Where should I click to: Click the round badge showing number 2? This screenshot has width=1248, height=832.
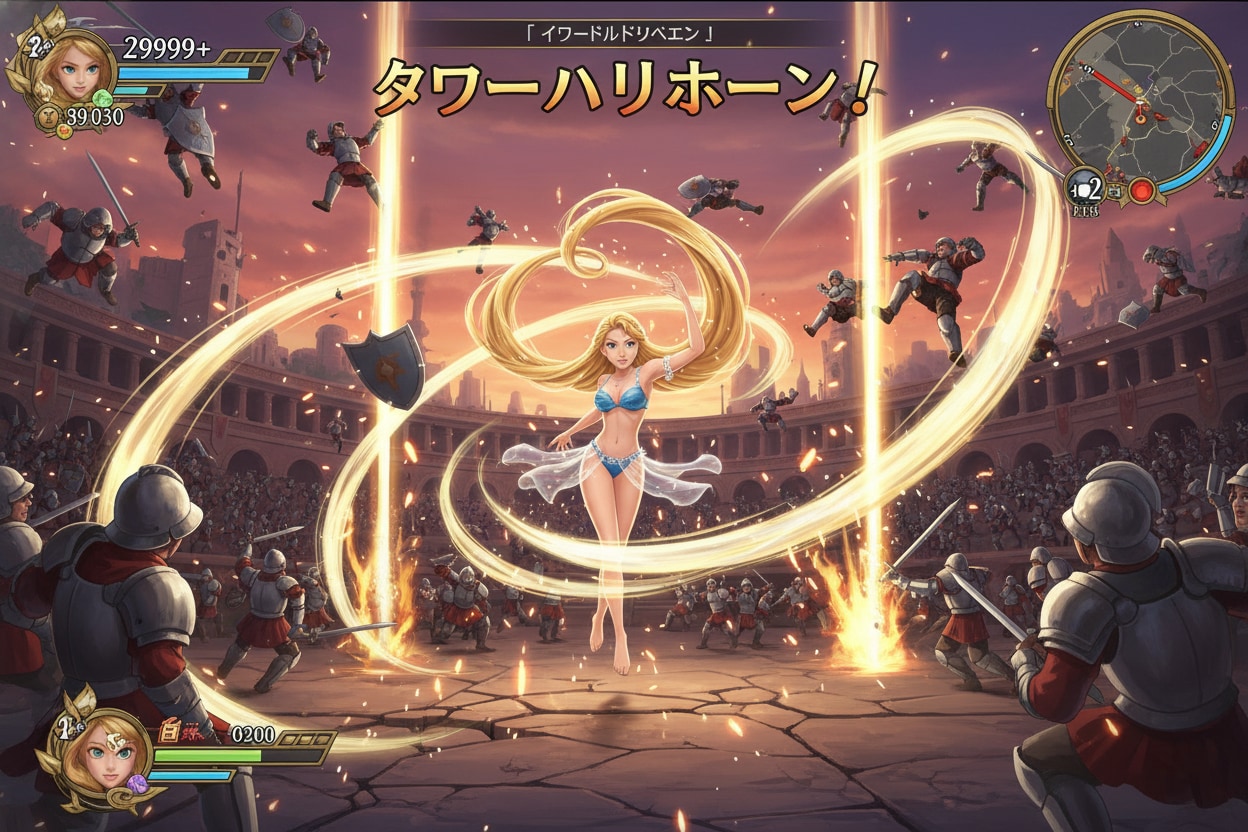pyautogui.click(x=1086, y=188)
